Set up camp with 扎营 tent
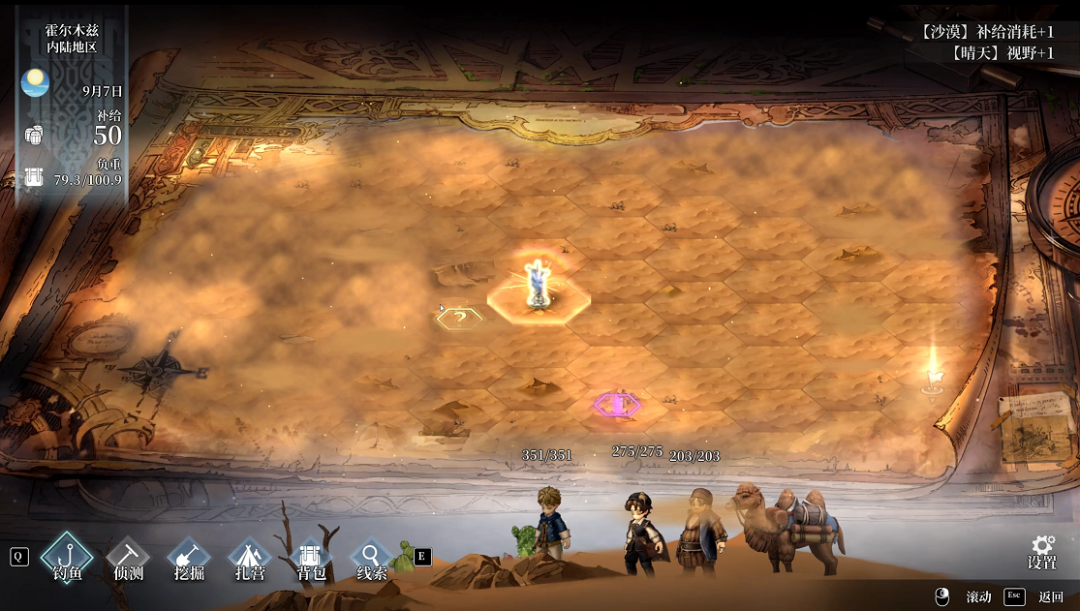 [249, 555]
